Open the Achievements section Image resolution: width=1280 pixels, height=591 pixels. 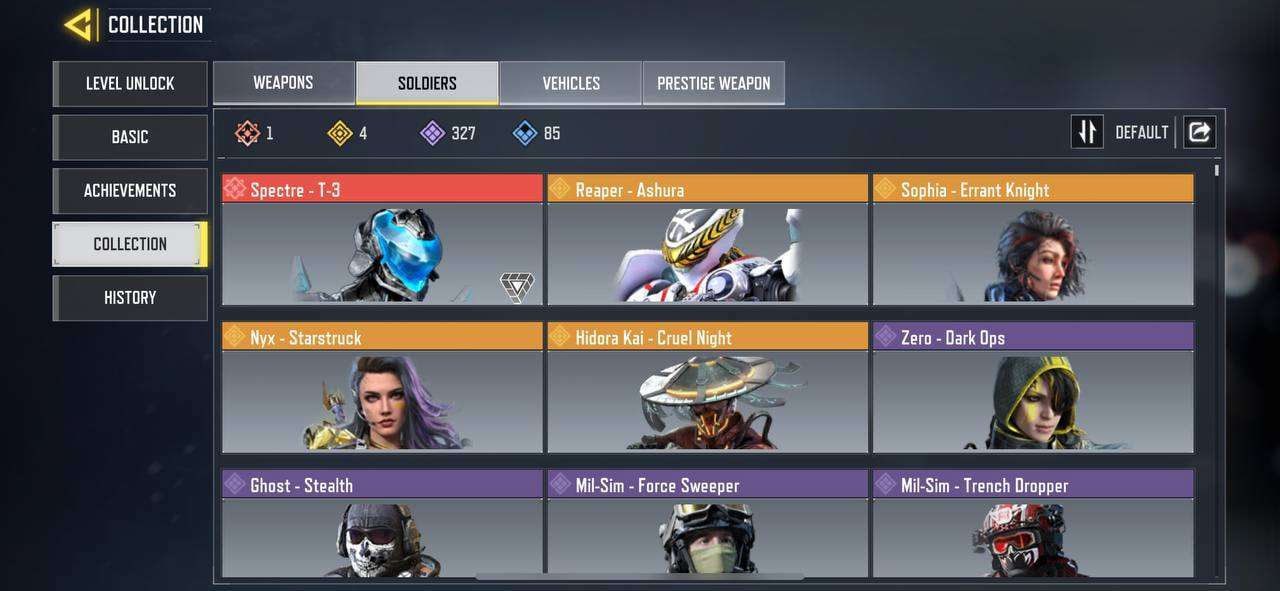[130, 191]
